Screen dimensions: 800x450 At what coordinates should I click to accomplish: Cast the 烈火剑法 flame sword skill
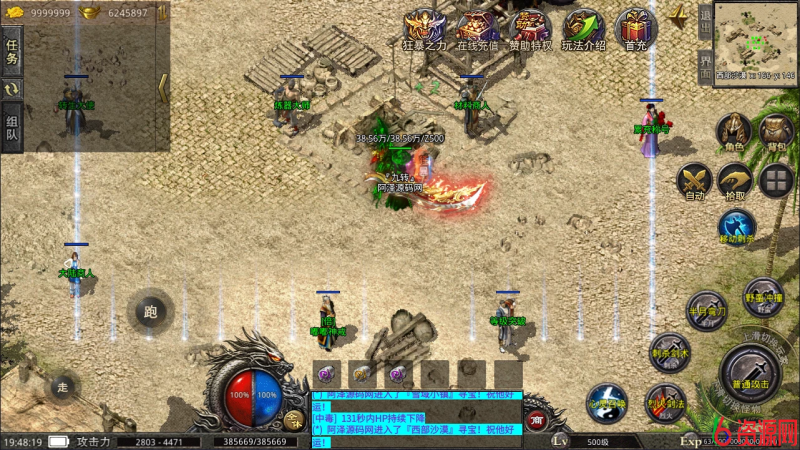tap(665, 402)
